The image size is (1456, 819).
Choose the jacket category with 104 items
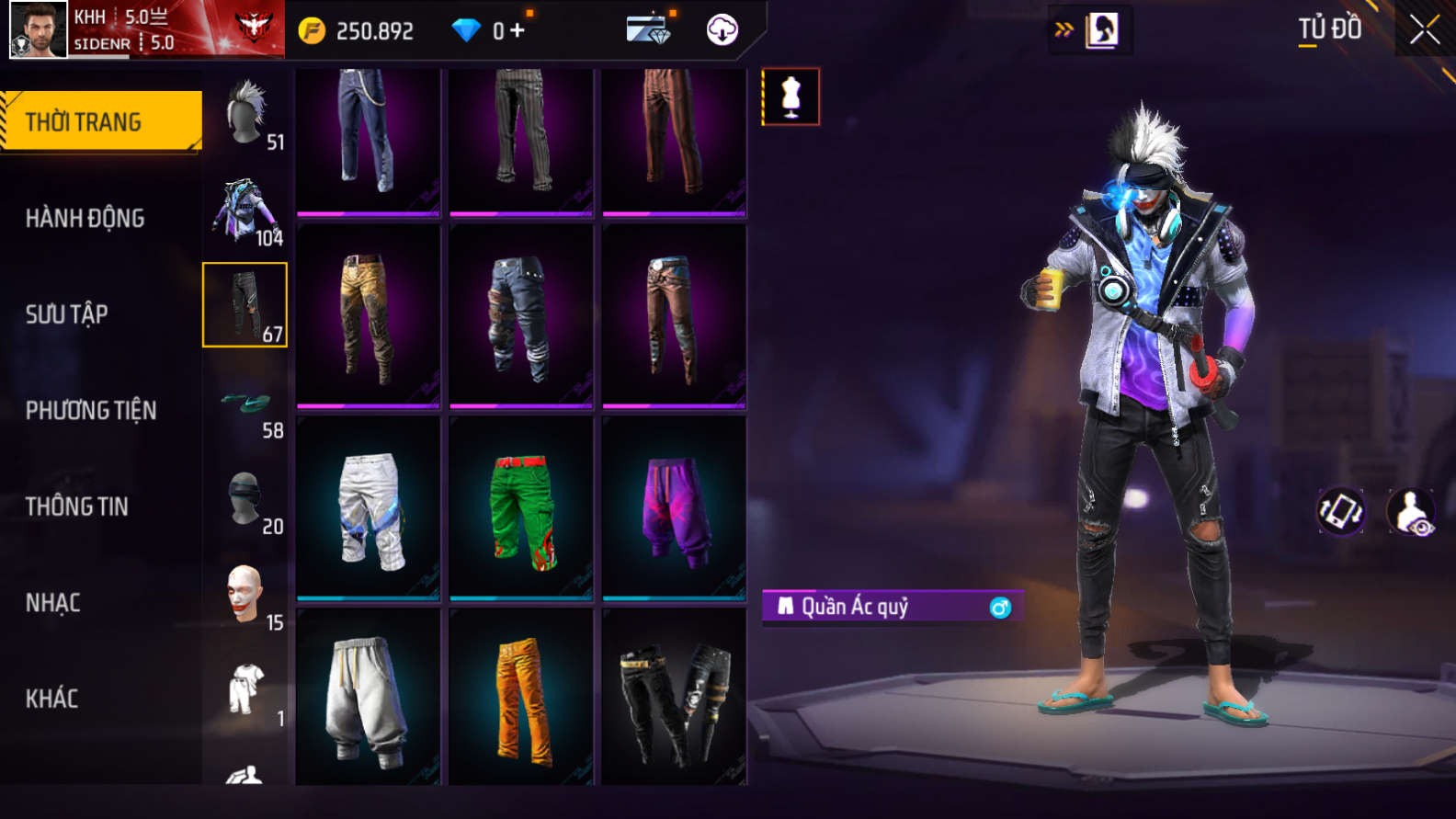point(245,210)
